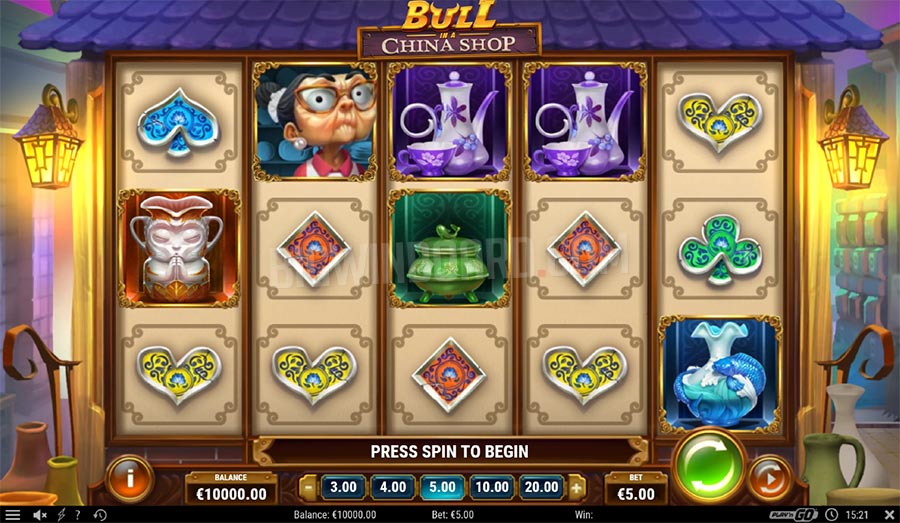Select the 5.00 bet value
Screen dimensions: 900x523
tap(443, 487)
